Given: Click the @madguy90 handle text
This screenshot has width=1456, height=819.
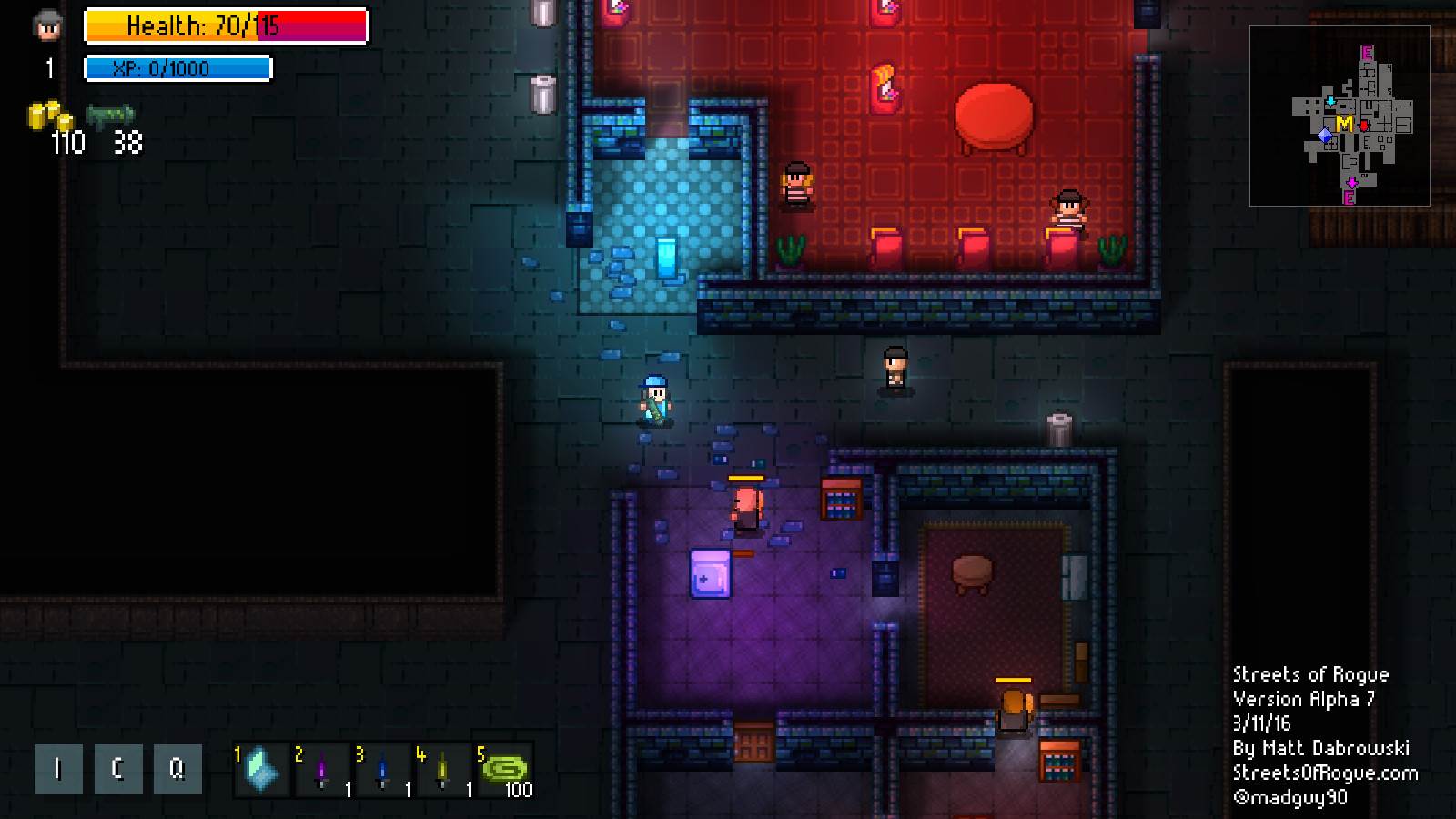Looking at the screenshot, I should [x=1294, y=797].
